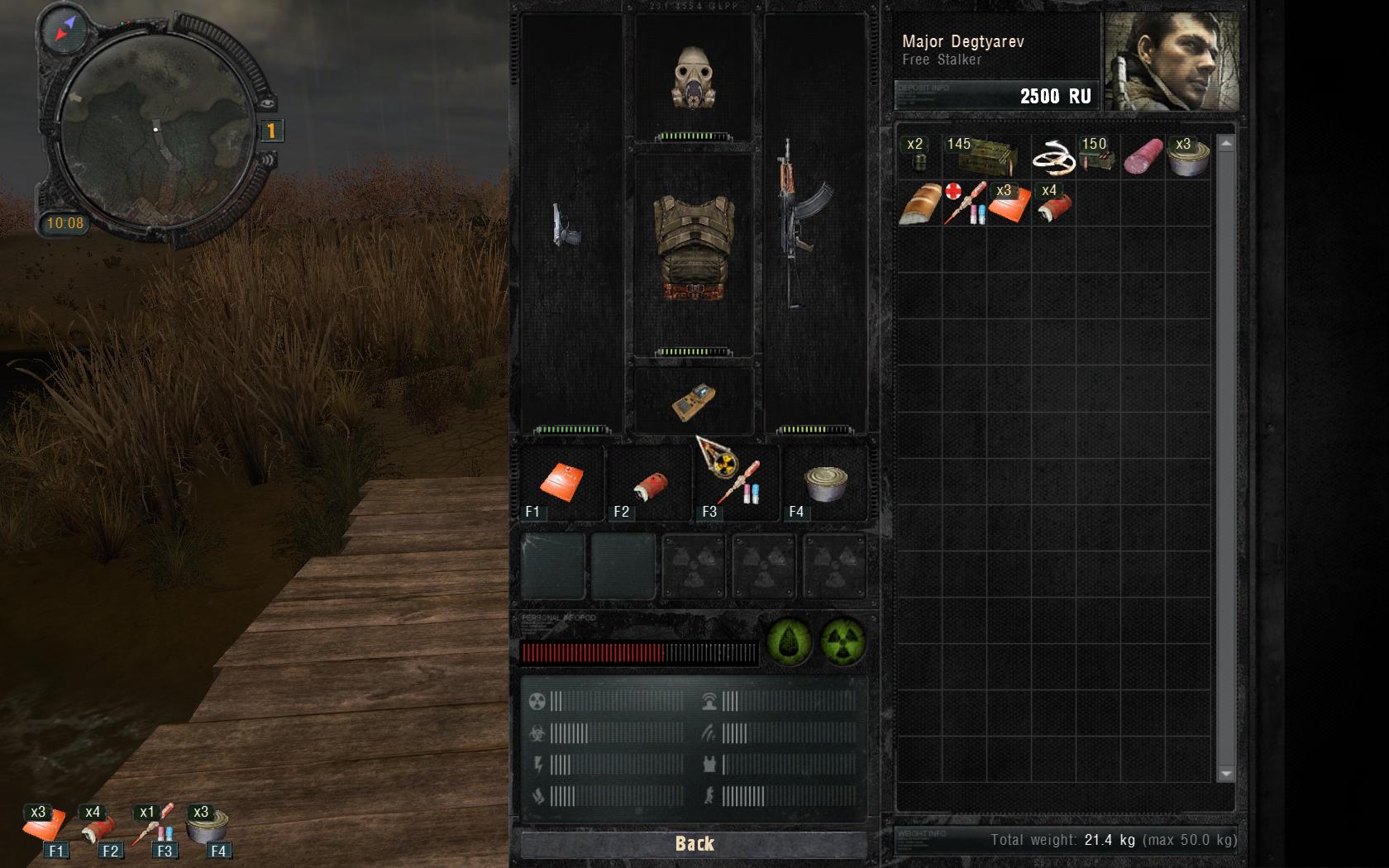
Task: Choose the syringe item in quick slot F3
Action: [x=737, y=484]
